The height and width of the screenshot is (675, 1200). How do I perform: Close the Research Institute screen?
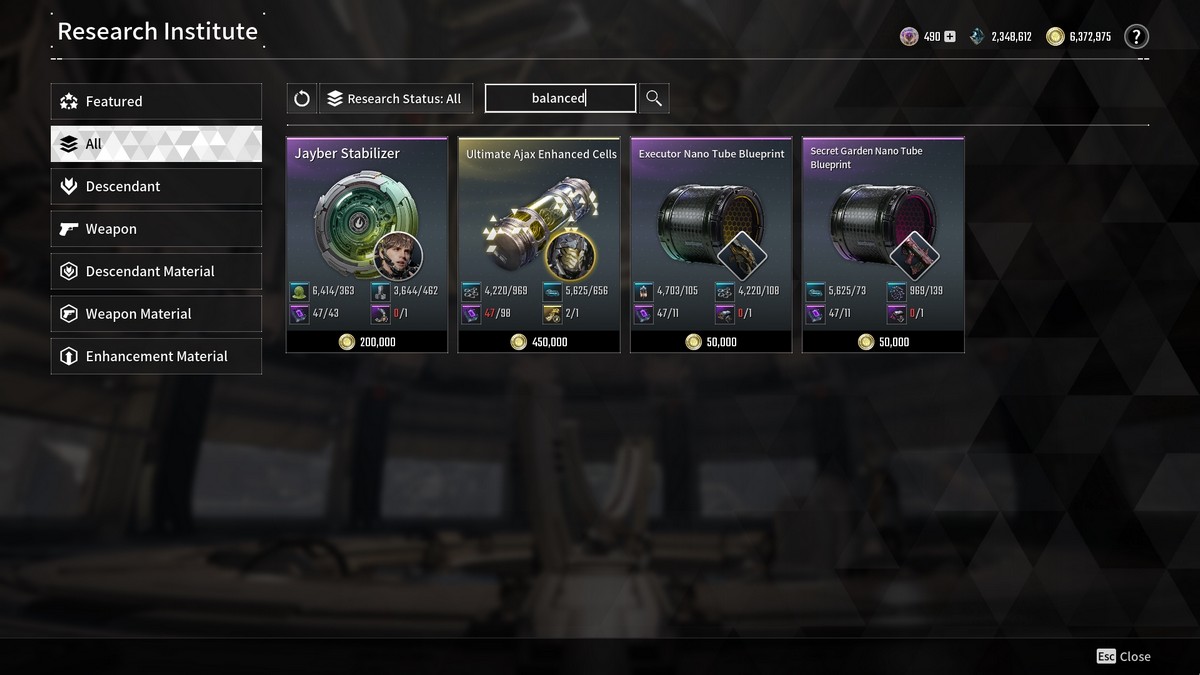coord(1124,657)
